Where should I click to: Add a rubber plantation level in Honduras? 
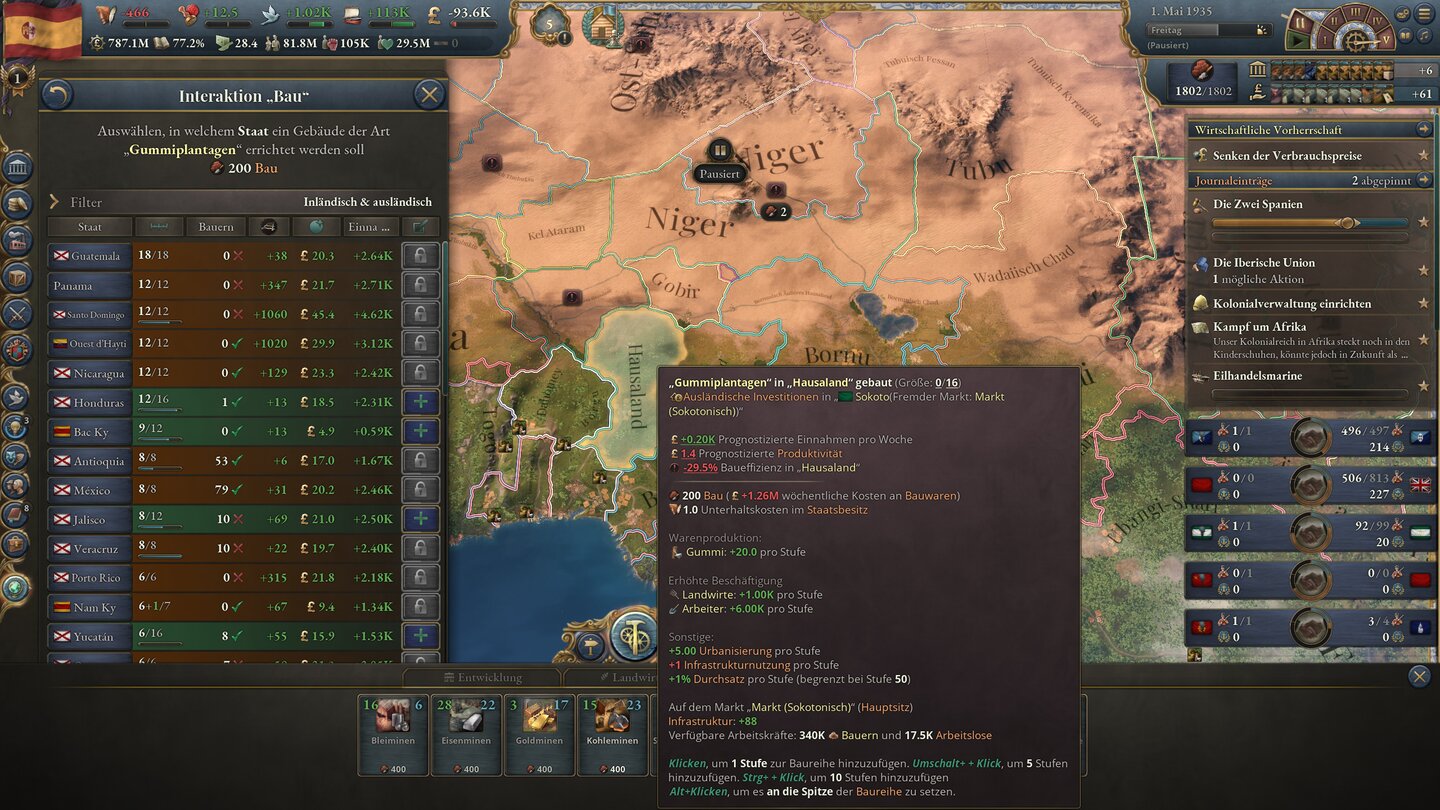(x=421, y=401)
